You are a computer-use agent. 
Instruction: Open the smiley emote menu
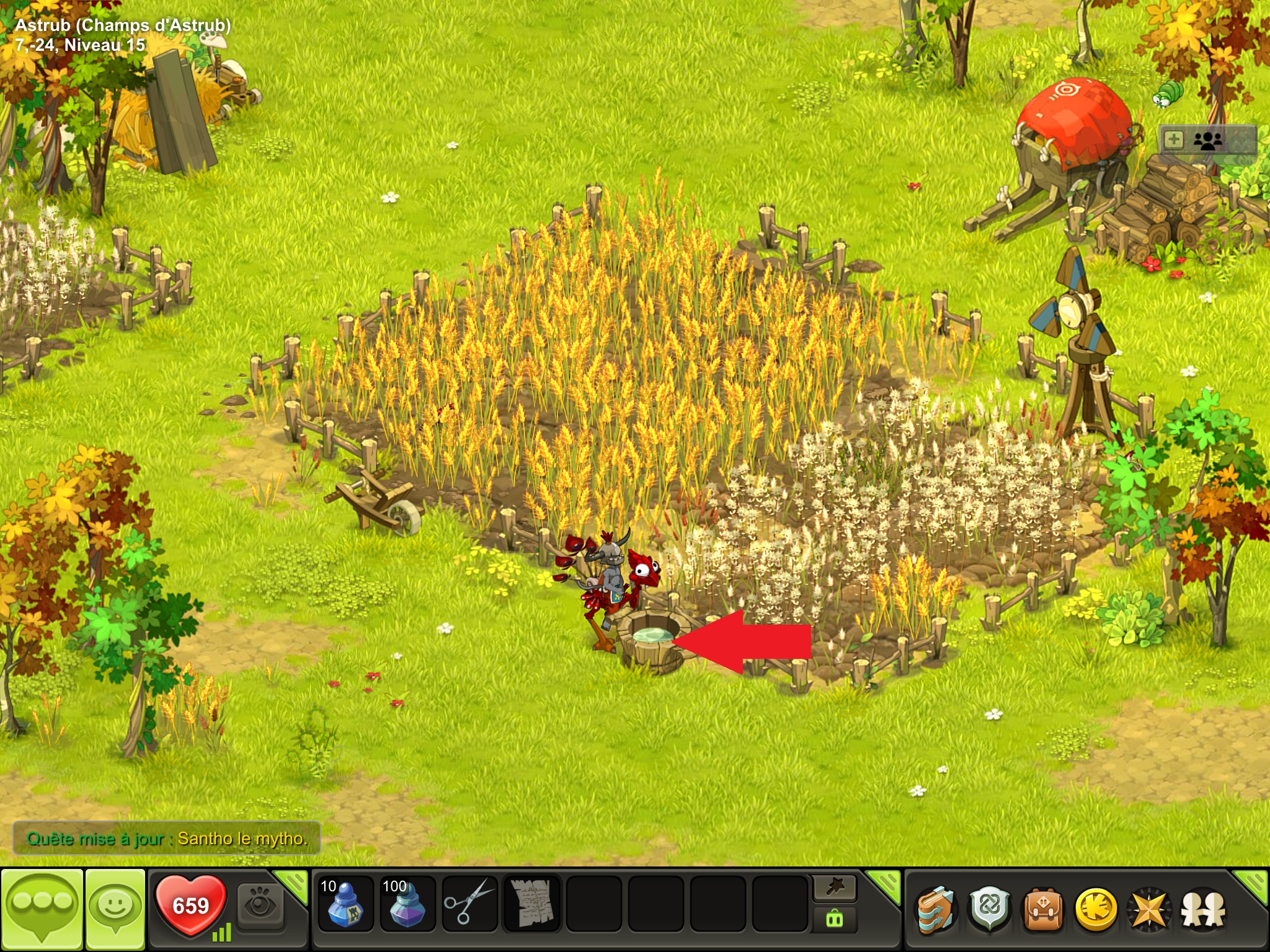pyautogui.click(x=115, y=909)
